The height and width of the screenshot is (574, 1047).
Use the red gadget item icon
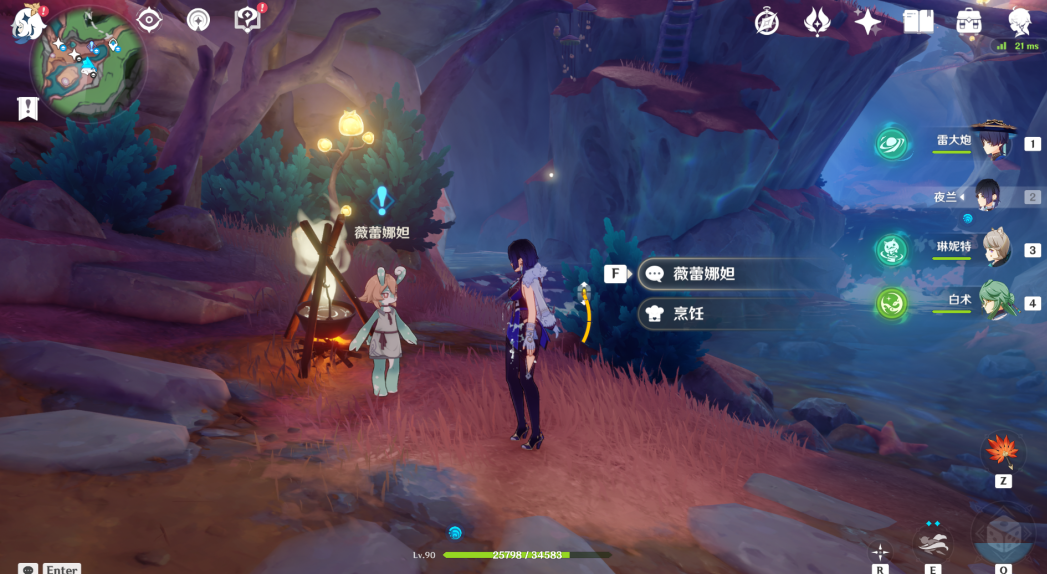[x=1002, y=451]
